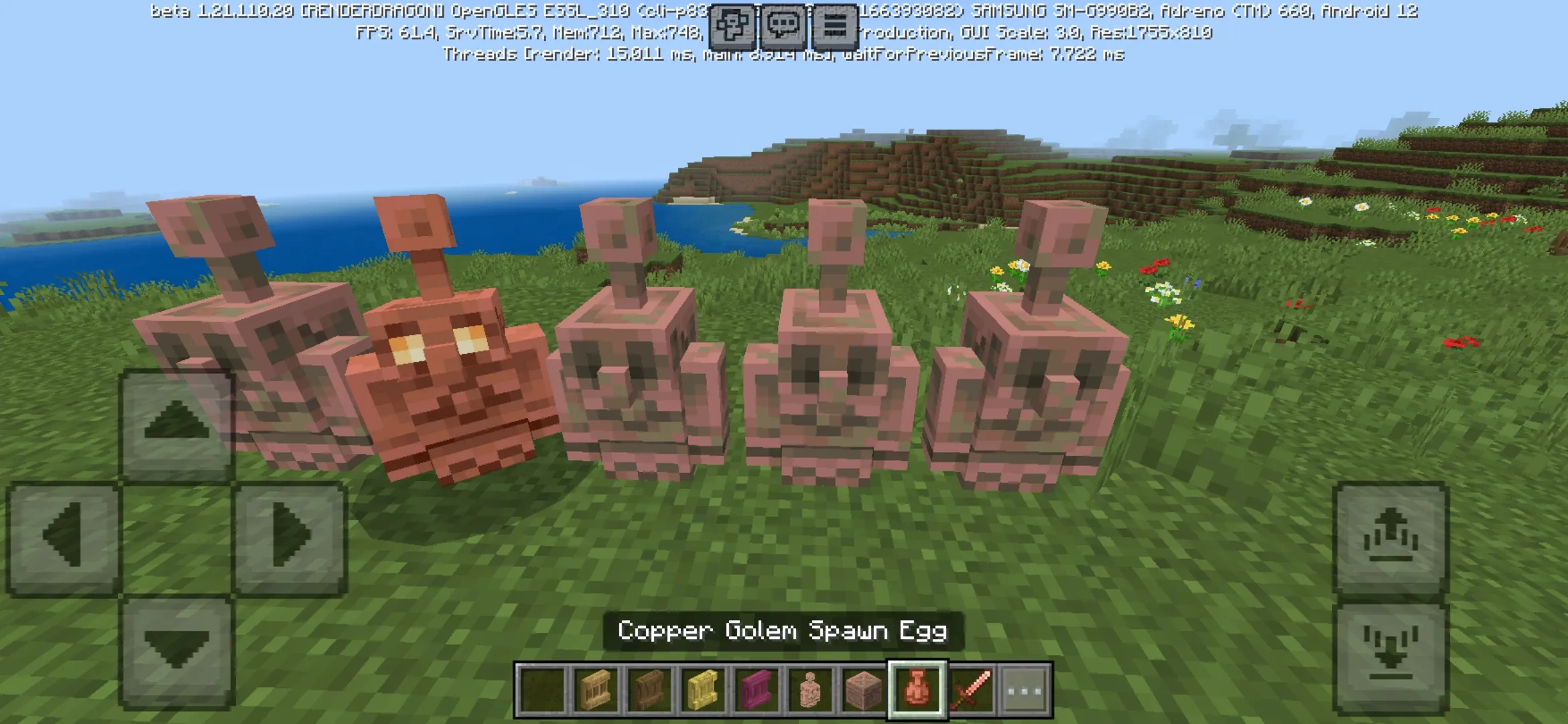Select the copper chest hotbar slot

pyautogui.click(x=864, y=690)
